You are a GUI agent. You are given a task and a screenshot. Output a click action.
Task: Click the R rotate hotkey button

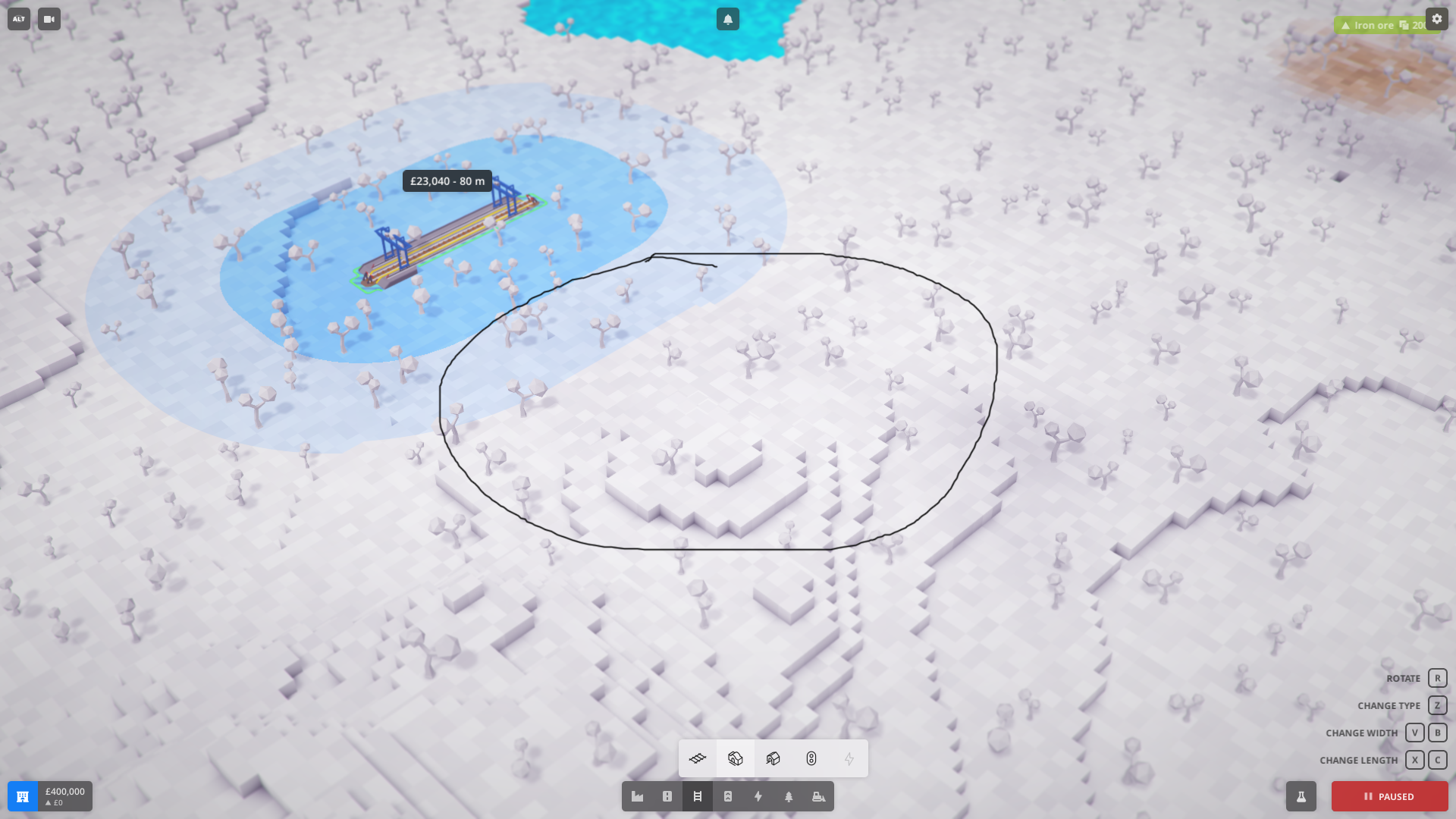(1437, 678)
